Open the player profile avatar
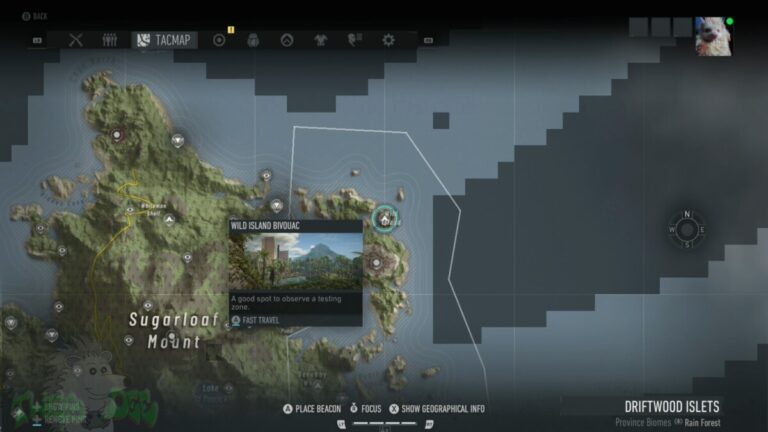 (713, 36)
